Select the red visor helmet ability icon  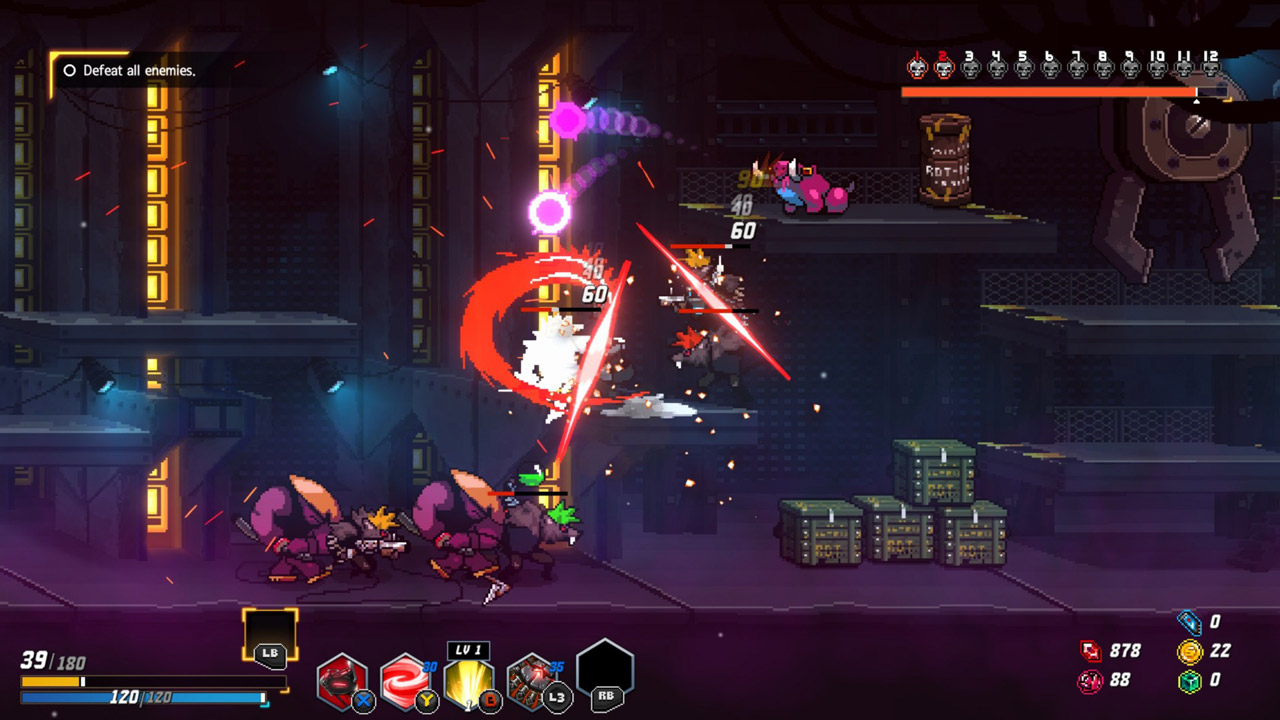tap(342, 680)
